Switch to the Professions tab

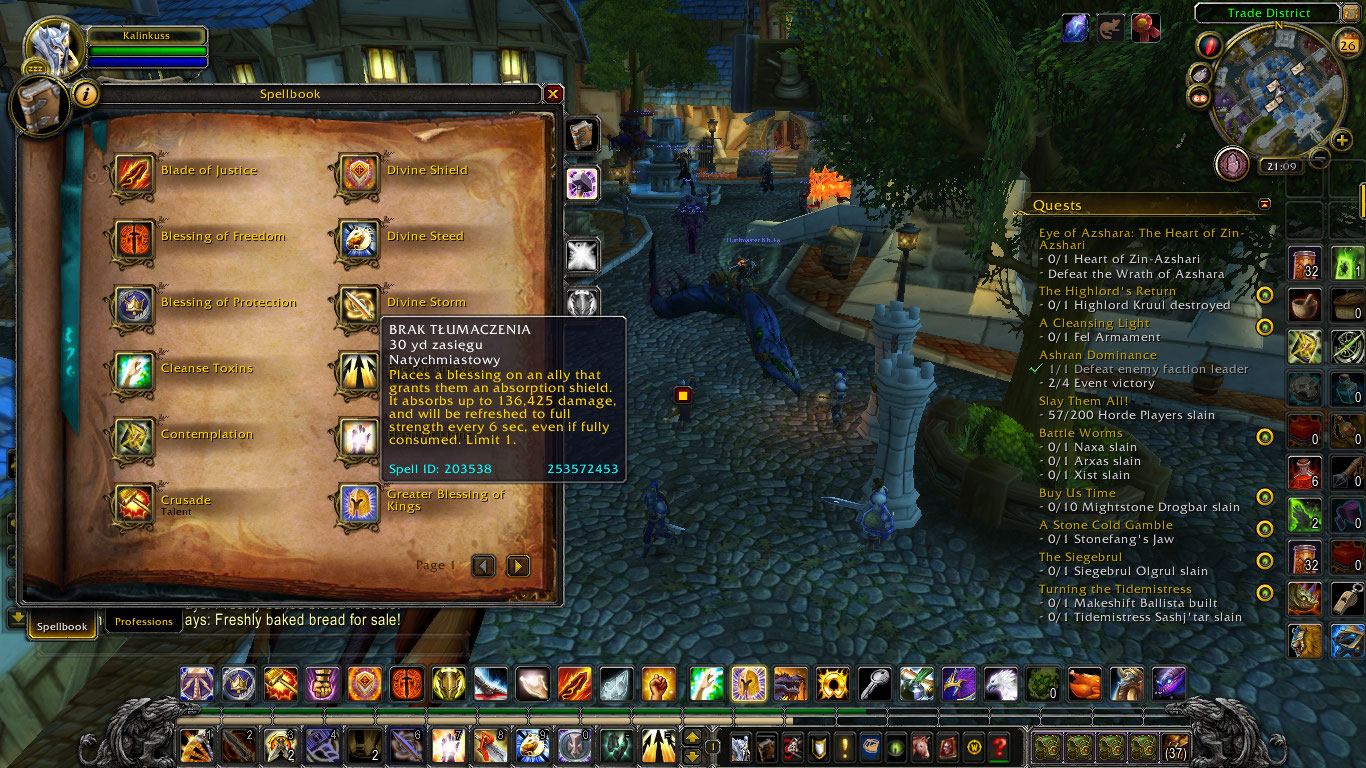[143, 621]
